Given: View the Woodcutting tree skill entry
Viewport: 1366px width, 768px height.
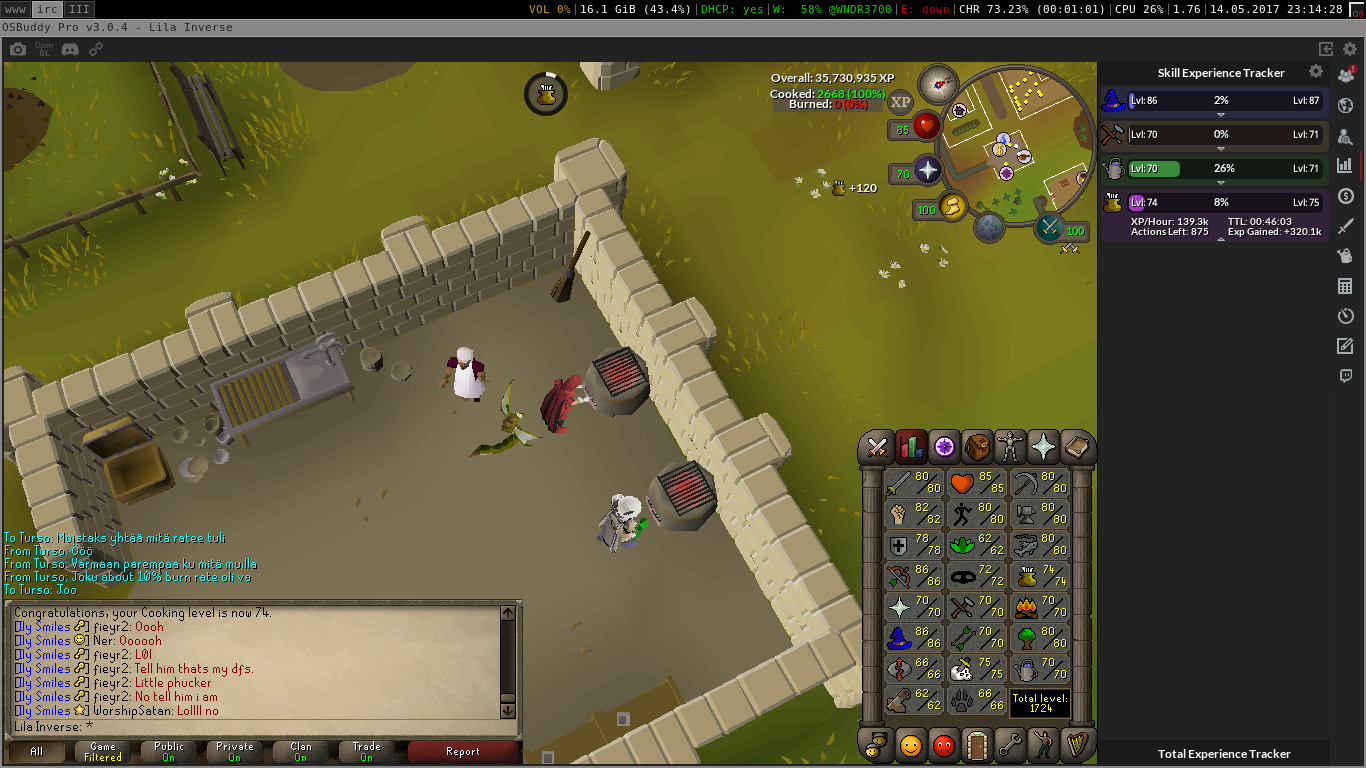Looking at the screenshot, I should (x=1040, y=637).
